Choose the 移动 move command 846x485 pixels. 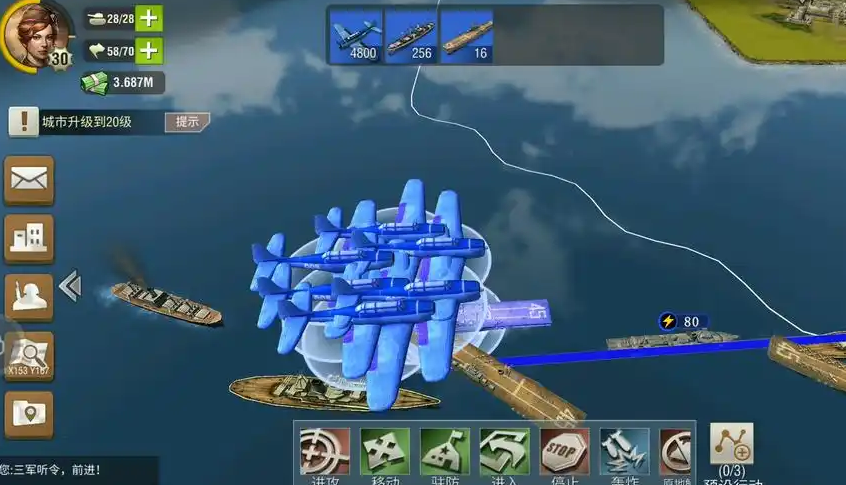tap(385, 455)
